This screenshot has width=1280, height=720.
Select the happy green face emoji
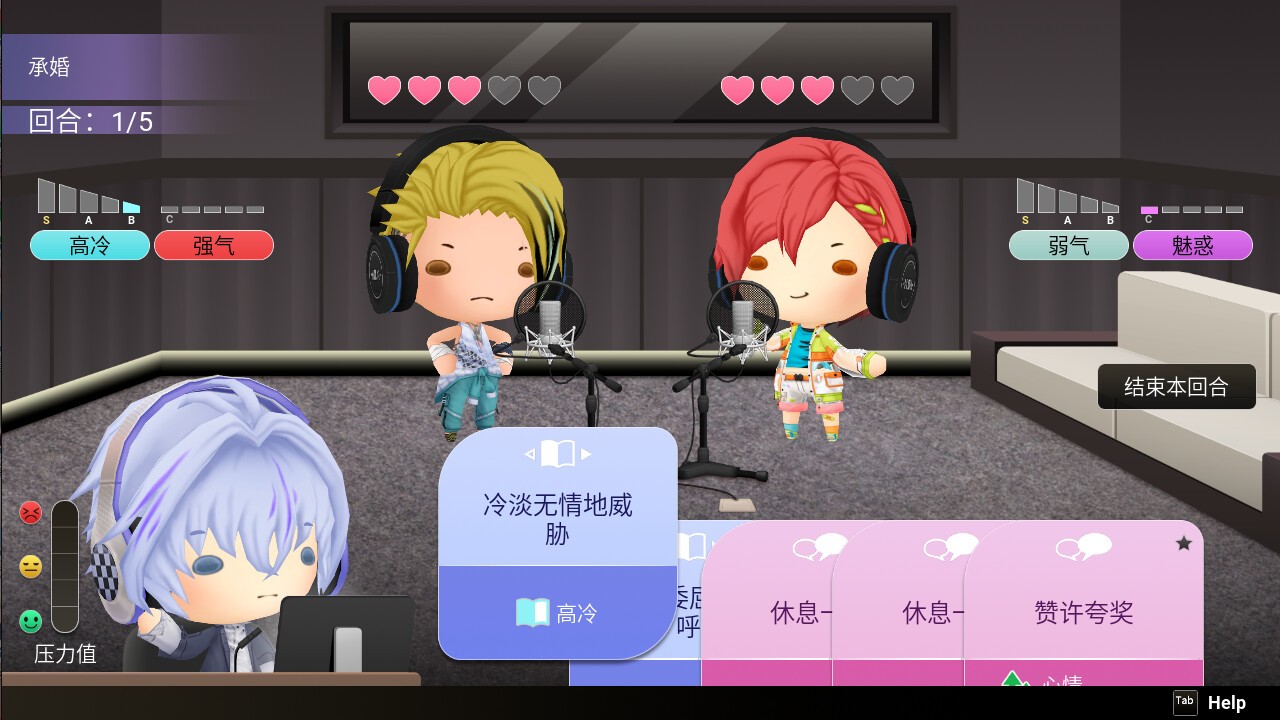pyautogui.click(x=31, y=620)
